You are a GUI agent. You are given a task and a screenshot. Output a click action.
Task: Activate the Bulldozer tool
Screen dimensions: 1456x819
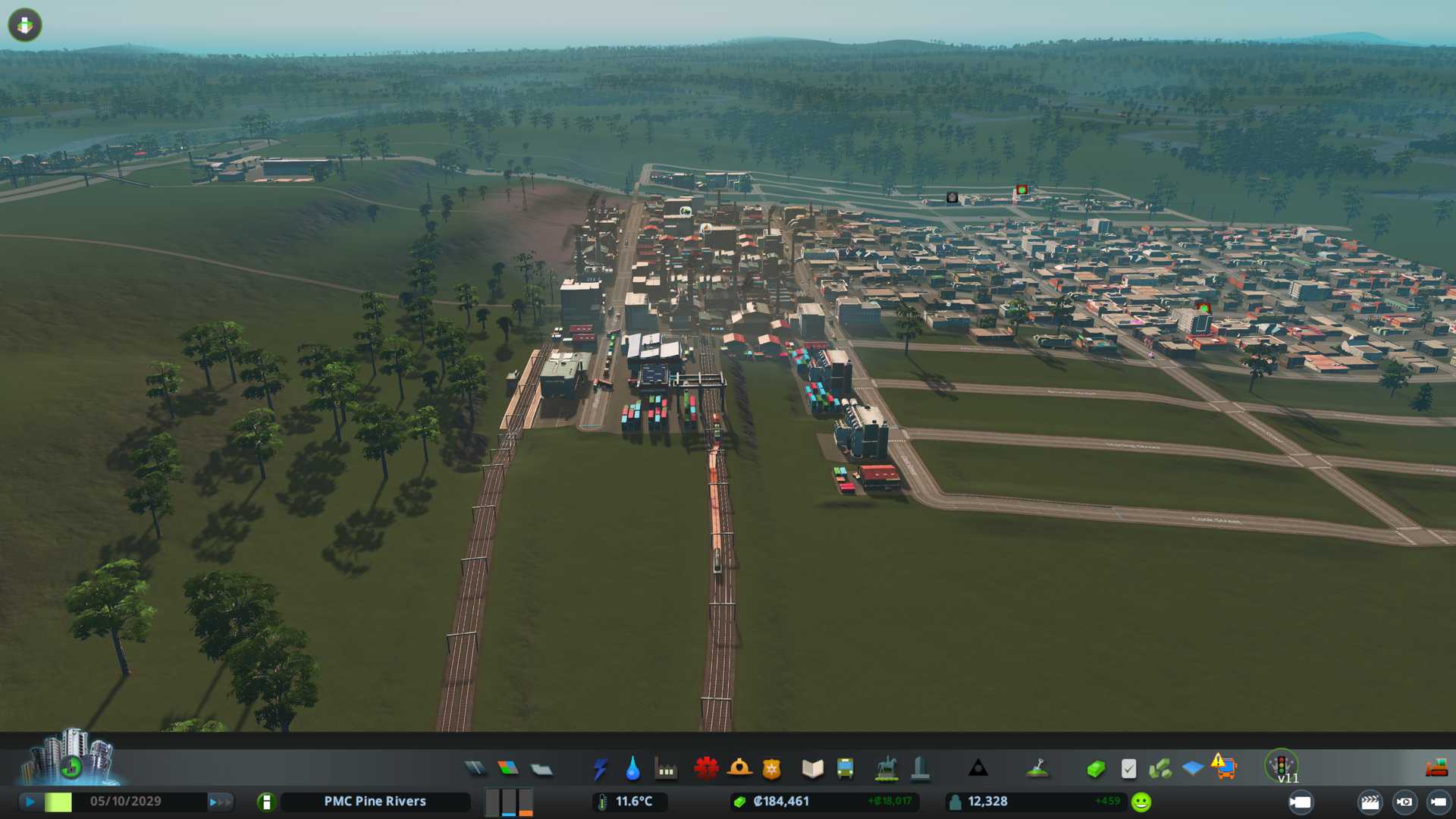(x=1436, y=769)
